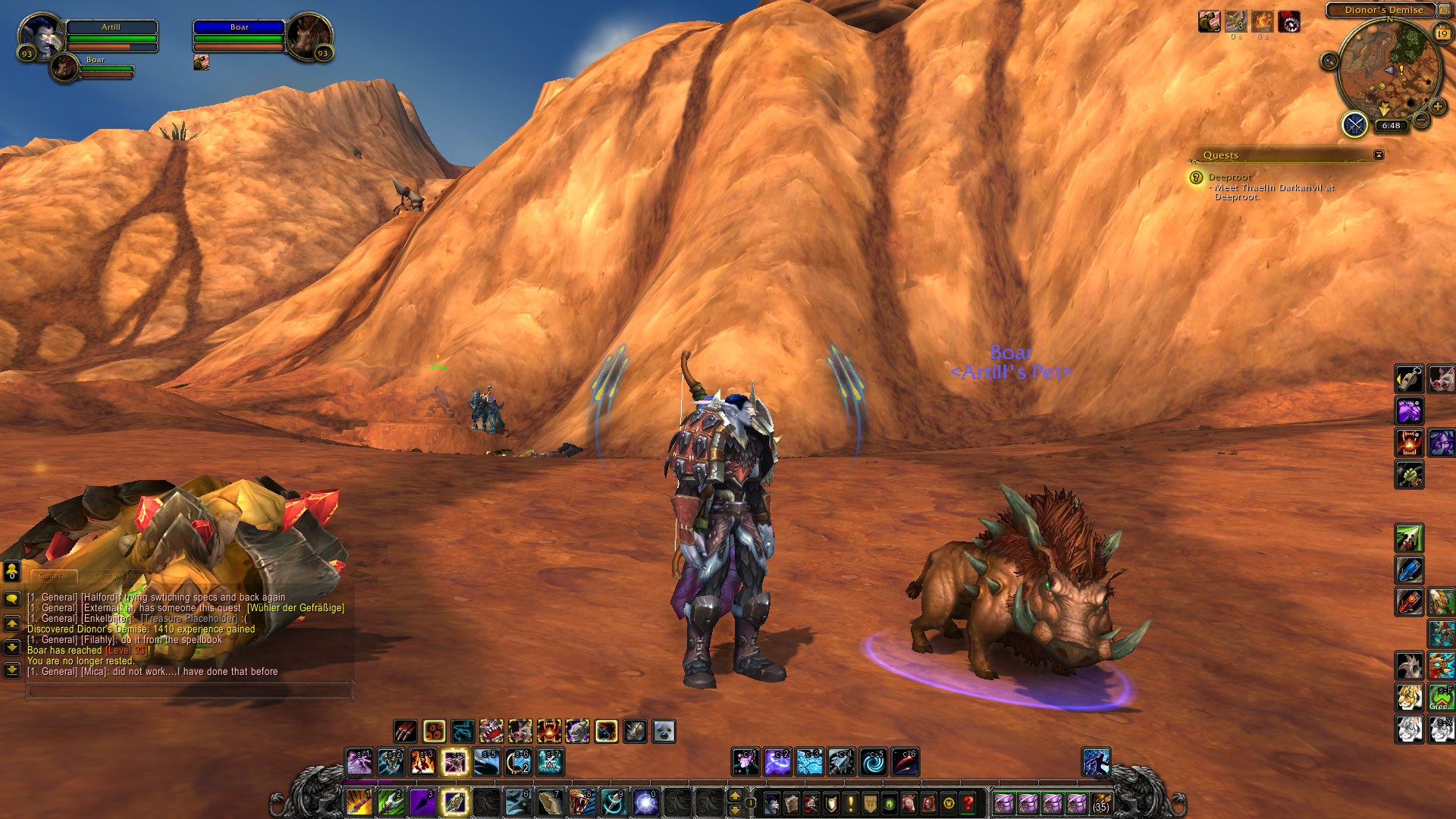The image size is (1456, 819).
Task: Select the Deeproot quest in the tracker
Action: (1229, 177)
